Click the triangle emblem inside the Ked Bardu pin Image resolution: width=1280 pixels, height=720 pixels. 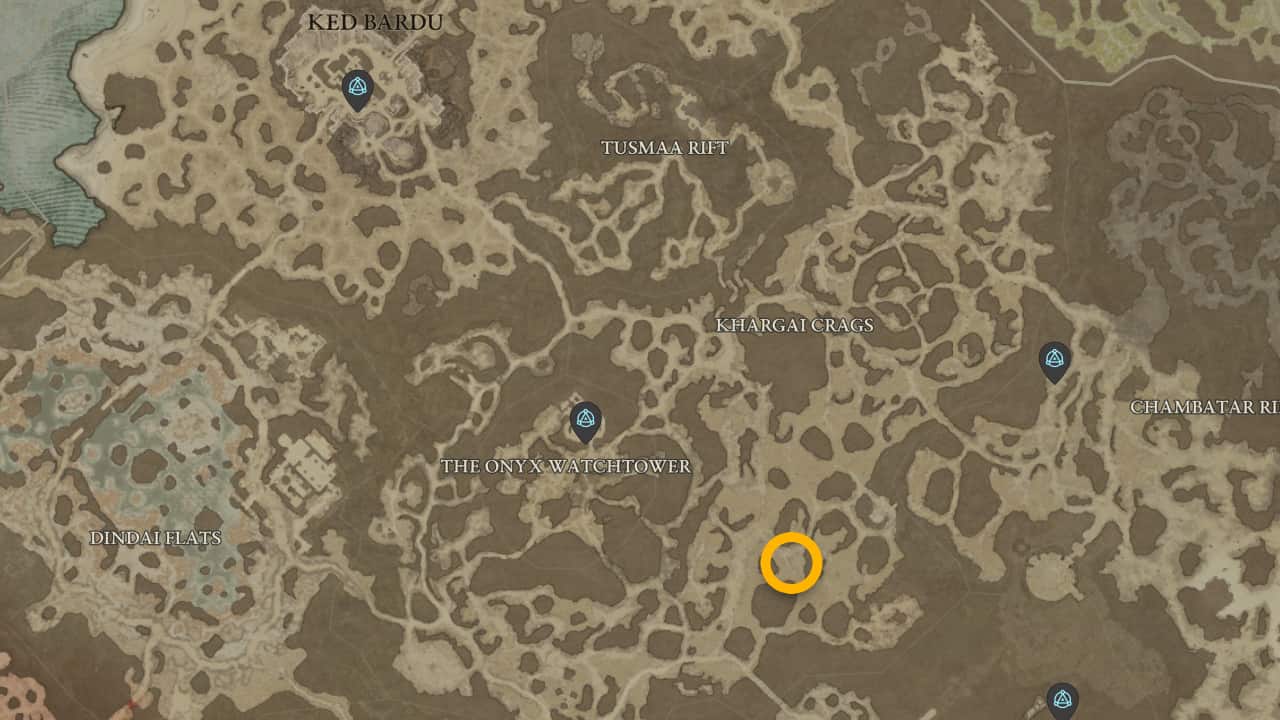point(356,86)
